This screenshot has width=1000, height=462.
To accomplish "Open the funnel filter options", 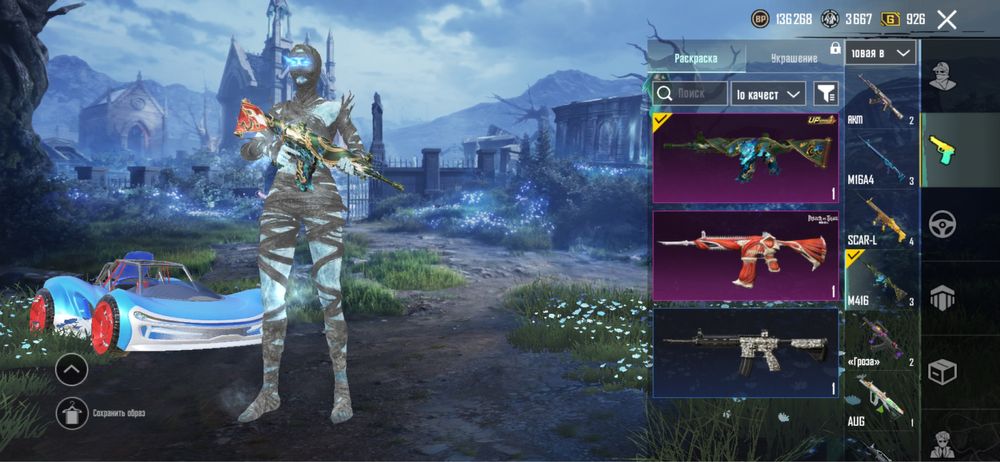I will click(x=826, y=93).
